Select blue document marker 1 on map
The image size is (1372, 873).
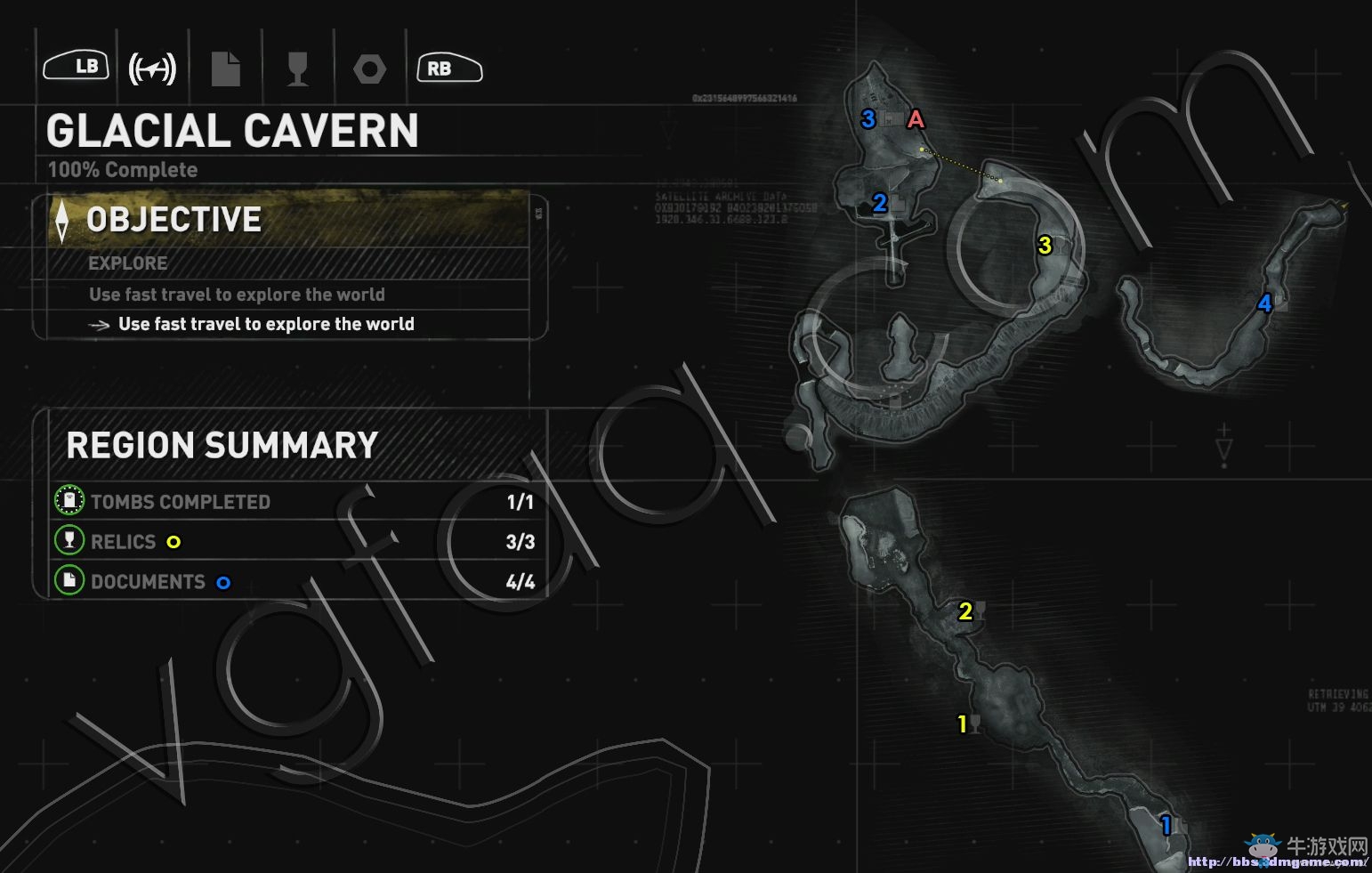(x=1166, y=826)
